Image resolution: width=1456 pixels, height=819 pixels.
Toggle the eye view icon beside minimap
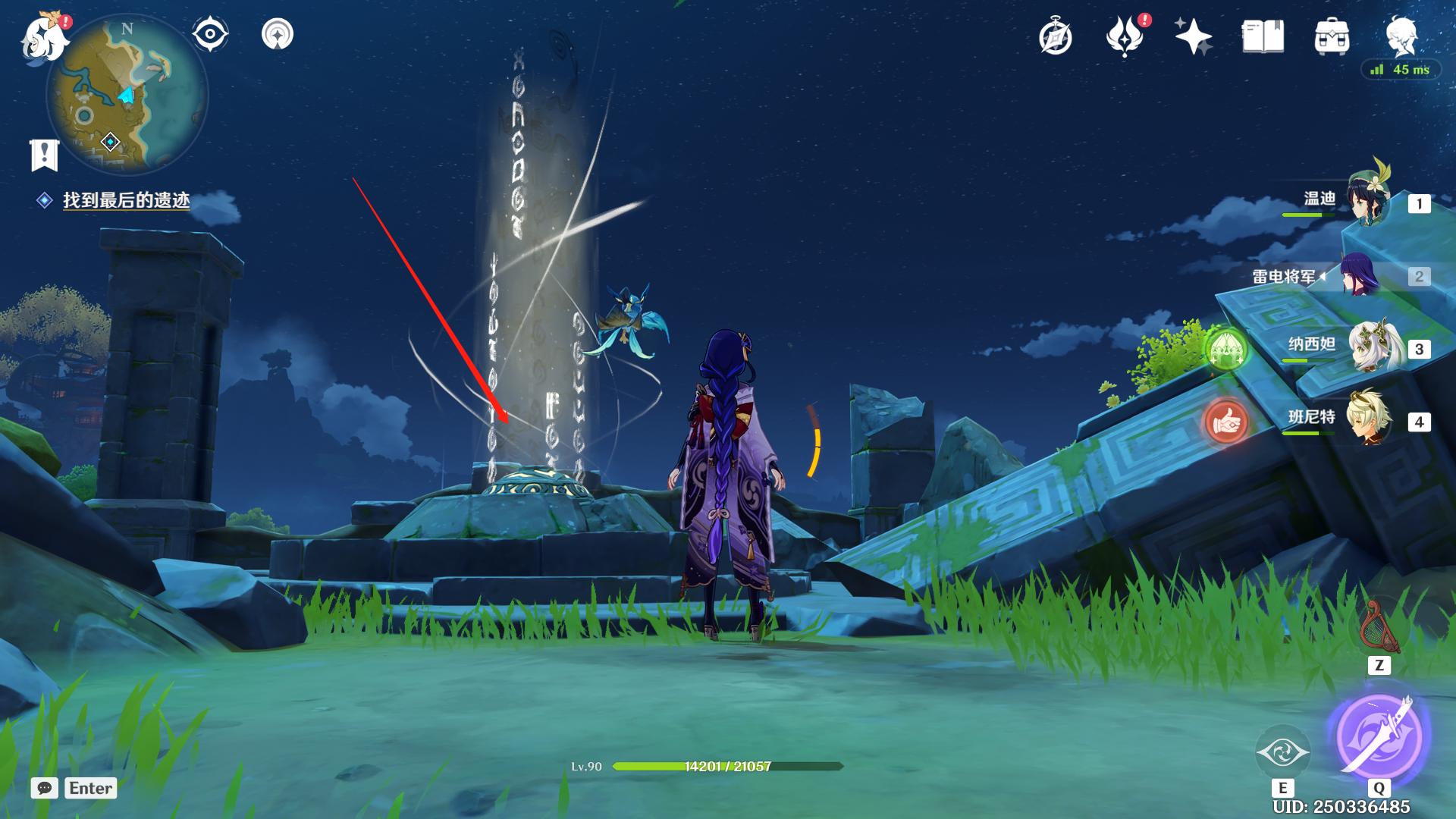[x=210, y=34]
